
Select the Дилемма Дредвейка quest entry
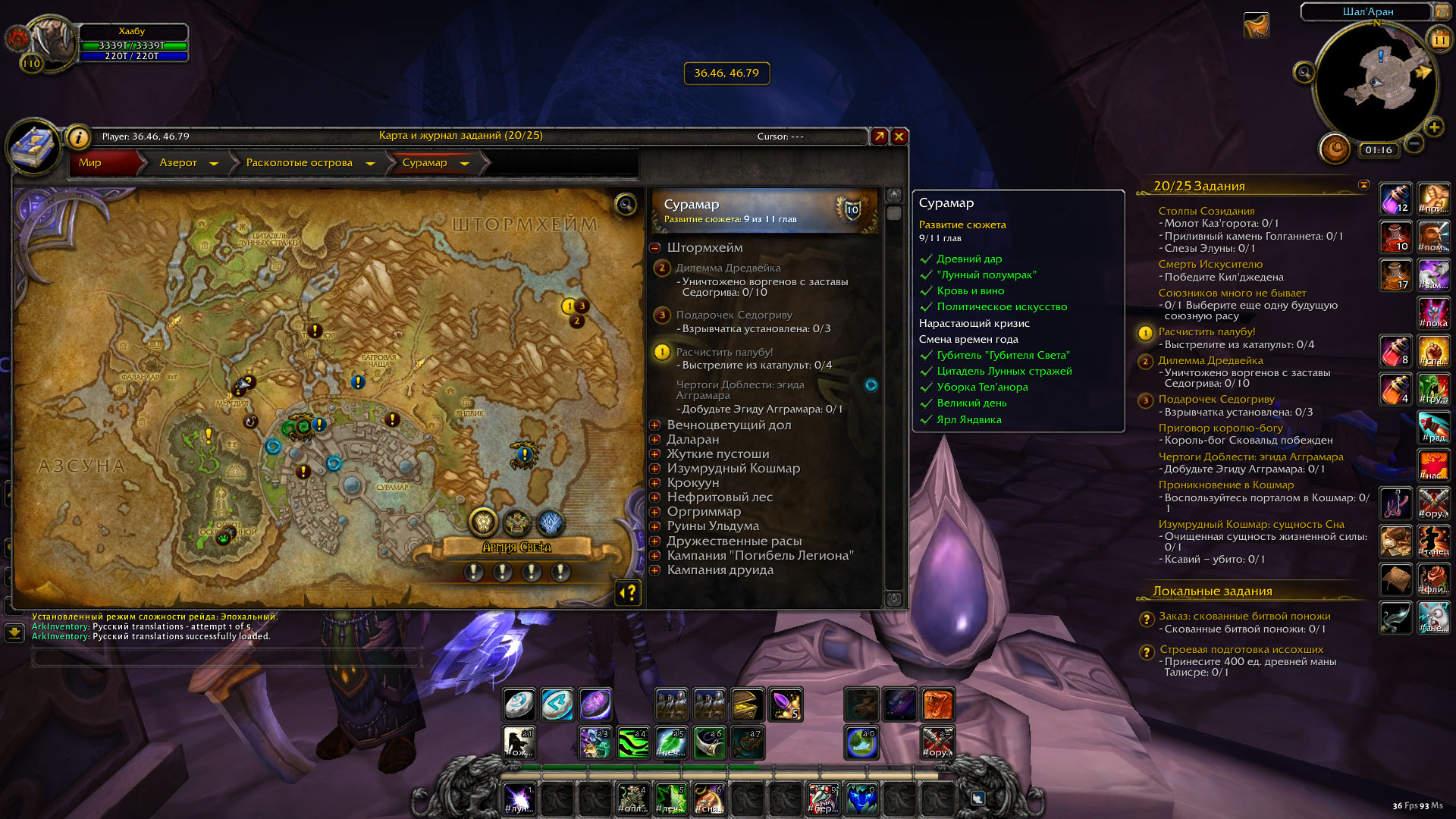(x=728, y=268)
